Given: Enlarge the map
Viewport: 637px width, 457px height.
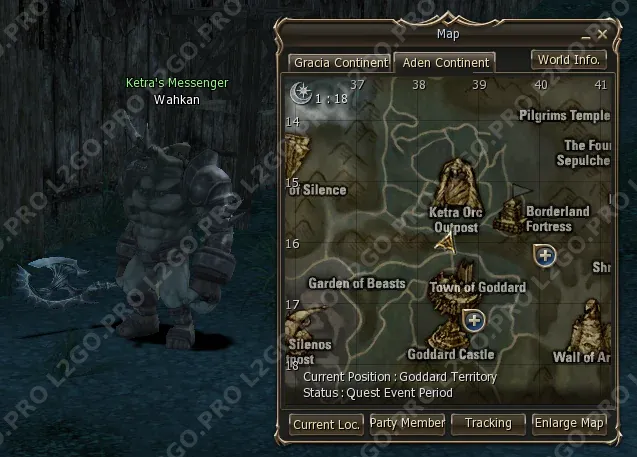Looking at the screenshot, I should tap(569, 423).
